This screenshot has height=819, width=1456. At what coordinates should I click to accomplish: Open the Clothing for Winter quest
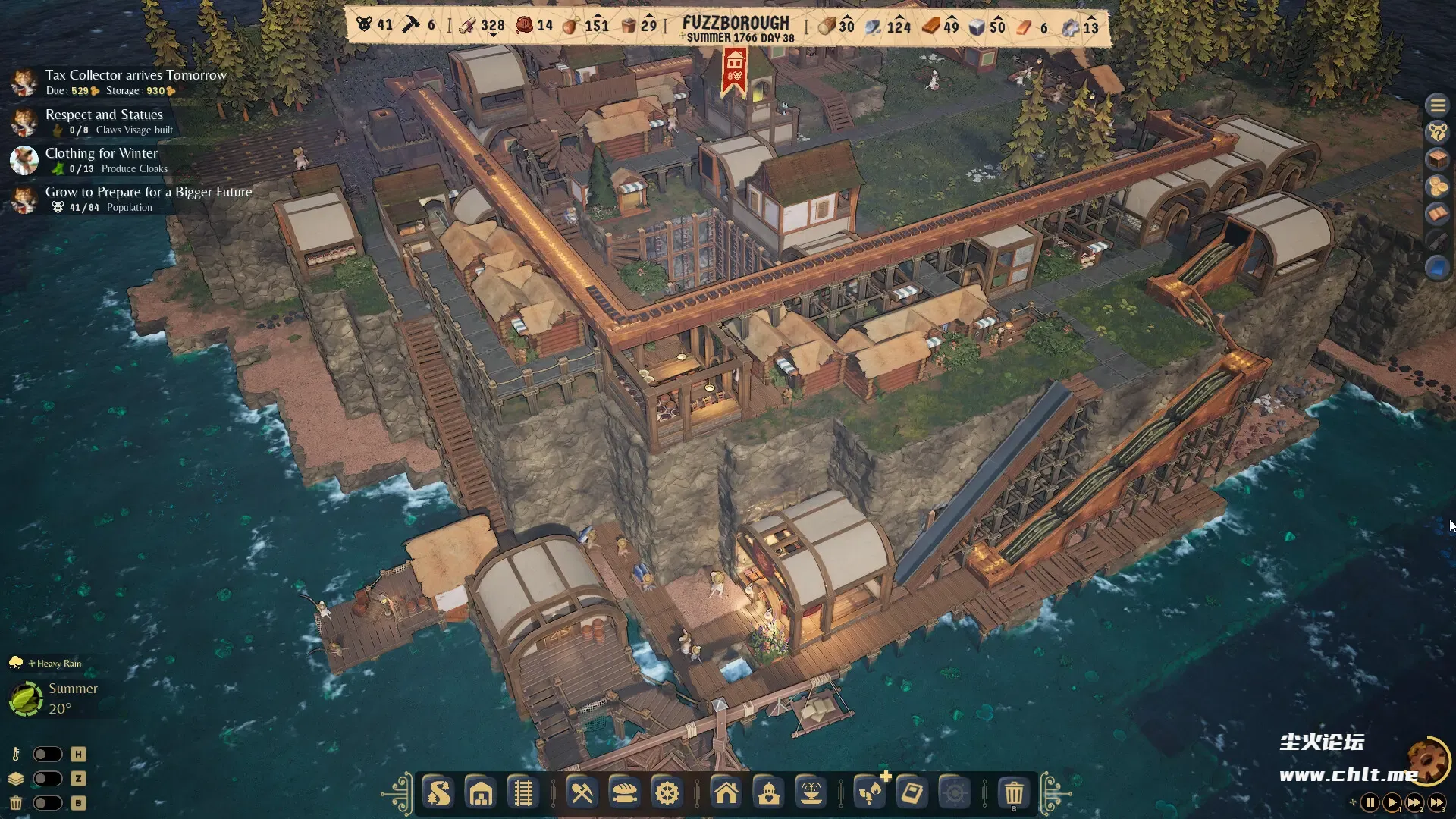(x=101, y=153)
